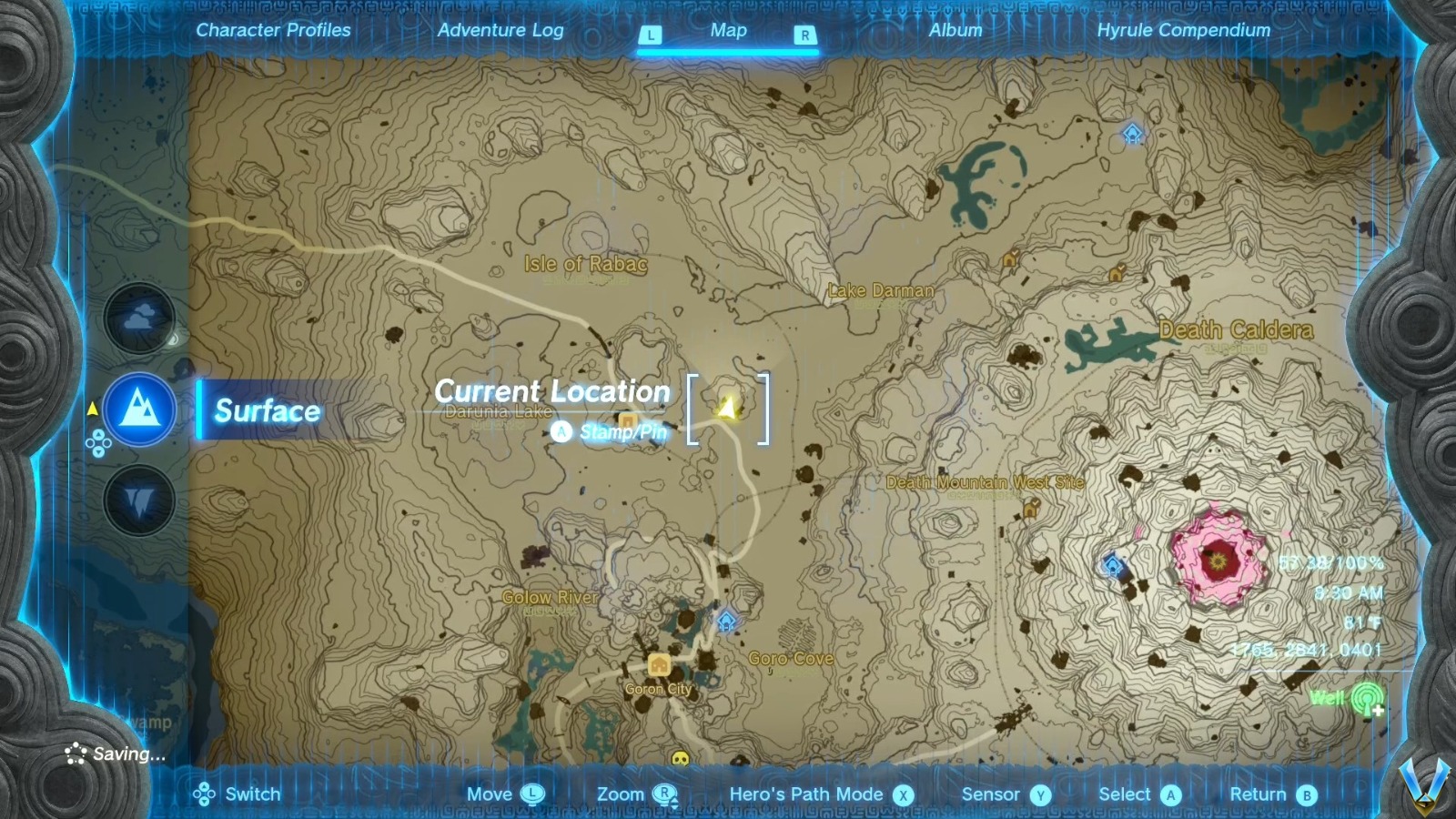The height and width of the screenshot is (819, 1456).
Task: Click the Current Location arrow marker
Action: [727, 406]
